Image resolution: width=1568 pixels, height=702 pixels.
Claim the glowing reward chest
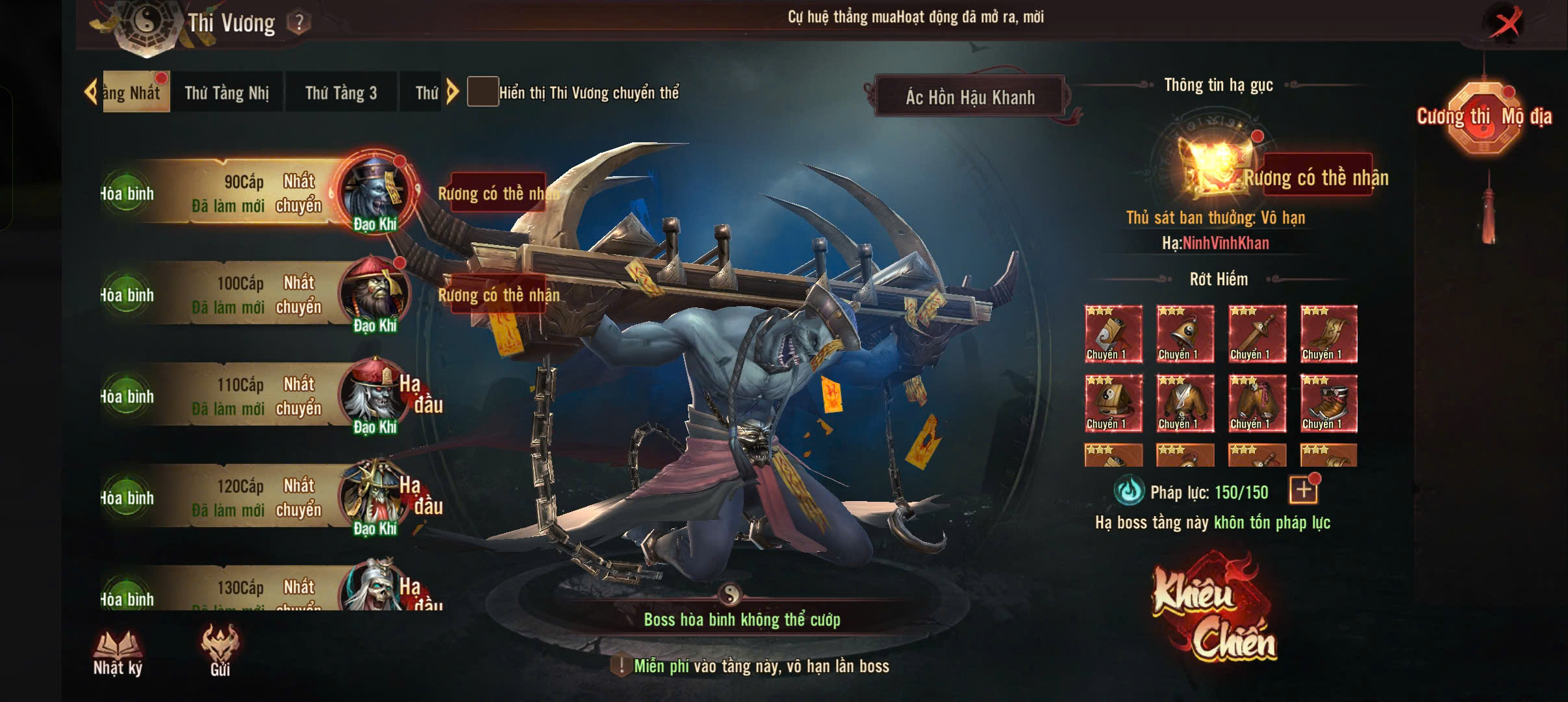(x=1216, y=168)
